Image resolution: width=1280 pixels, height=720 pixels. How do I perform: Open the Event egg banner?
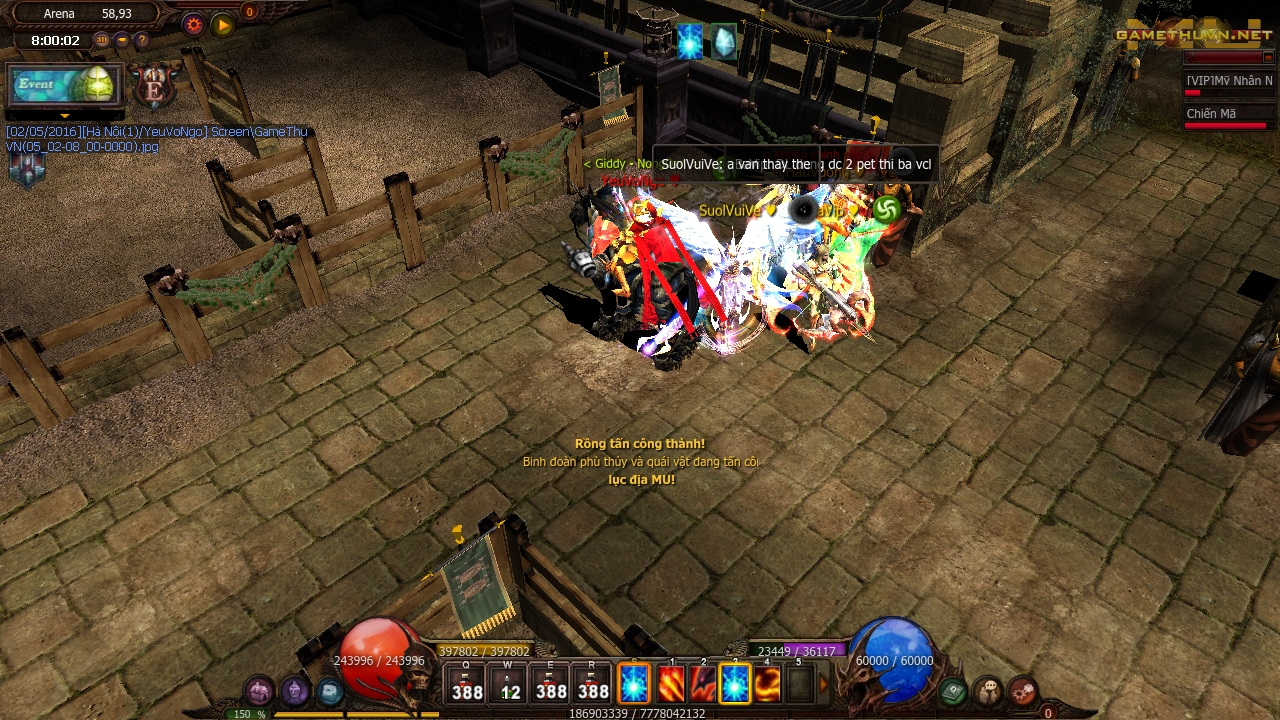pyautogui.click(x=65, y=85)
